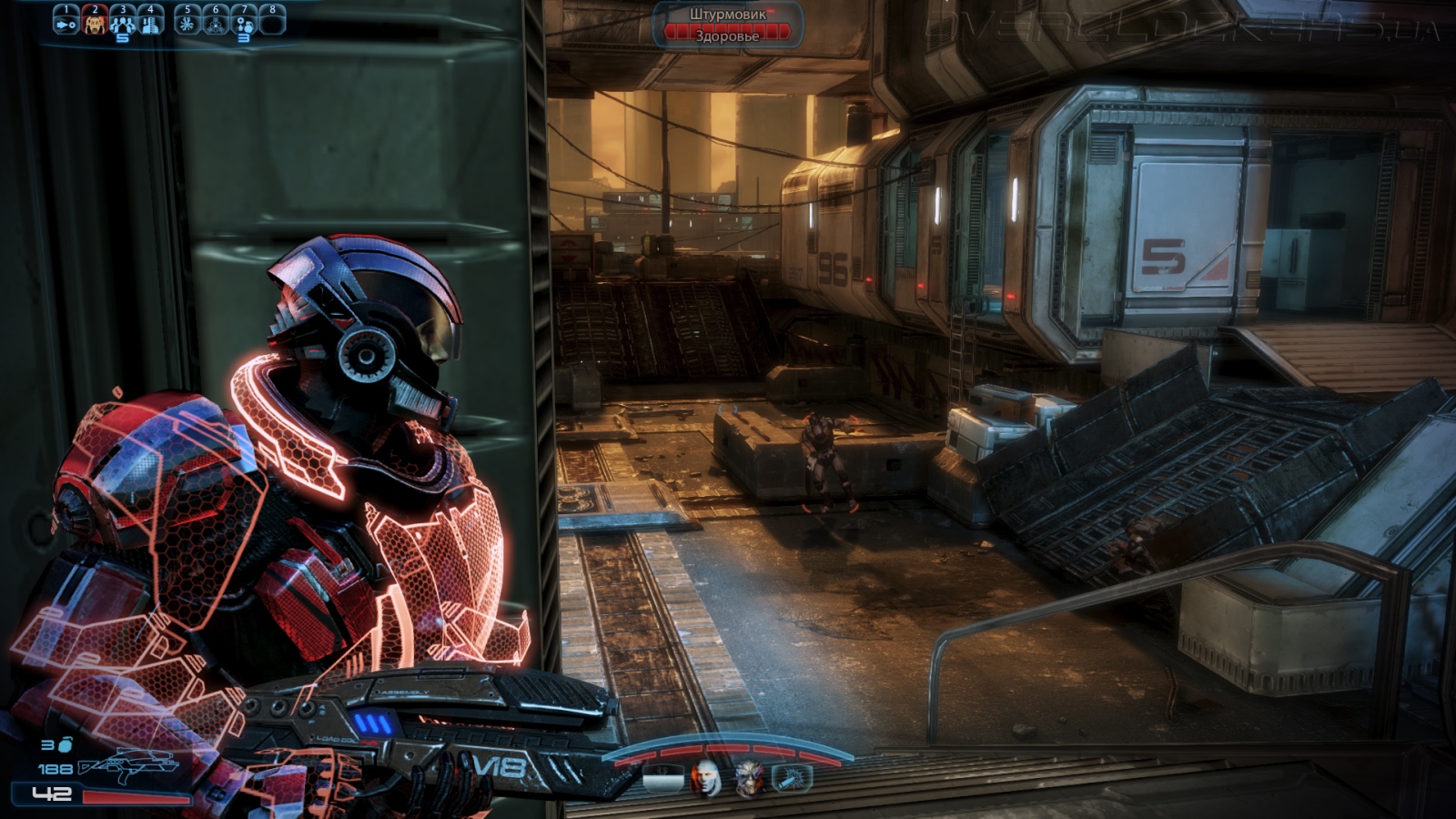
Task: Trigger the spine-figure power in slot 4
Action: pyautogui.click(x=150, y=22)
